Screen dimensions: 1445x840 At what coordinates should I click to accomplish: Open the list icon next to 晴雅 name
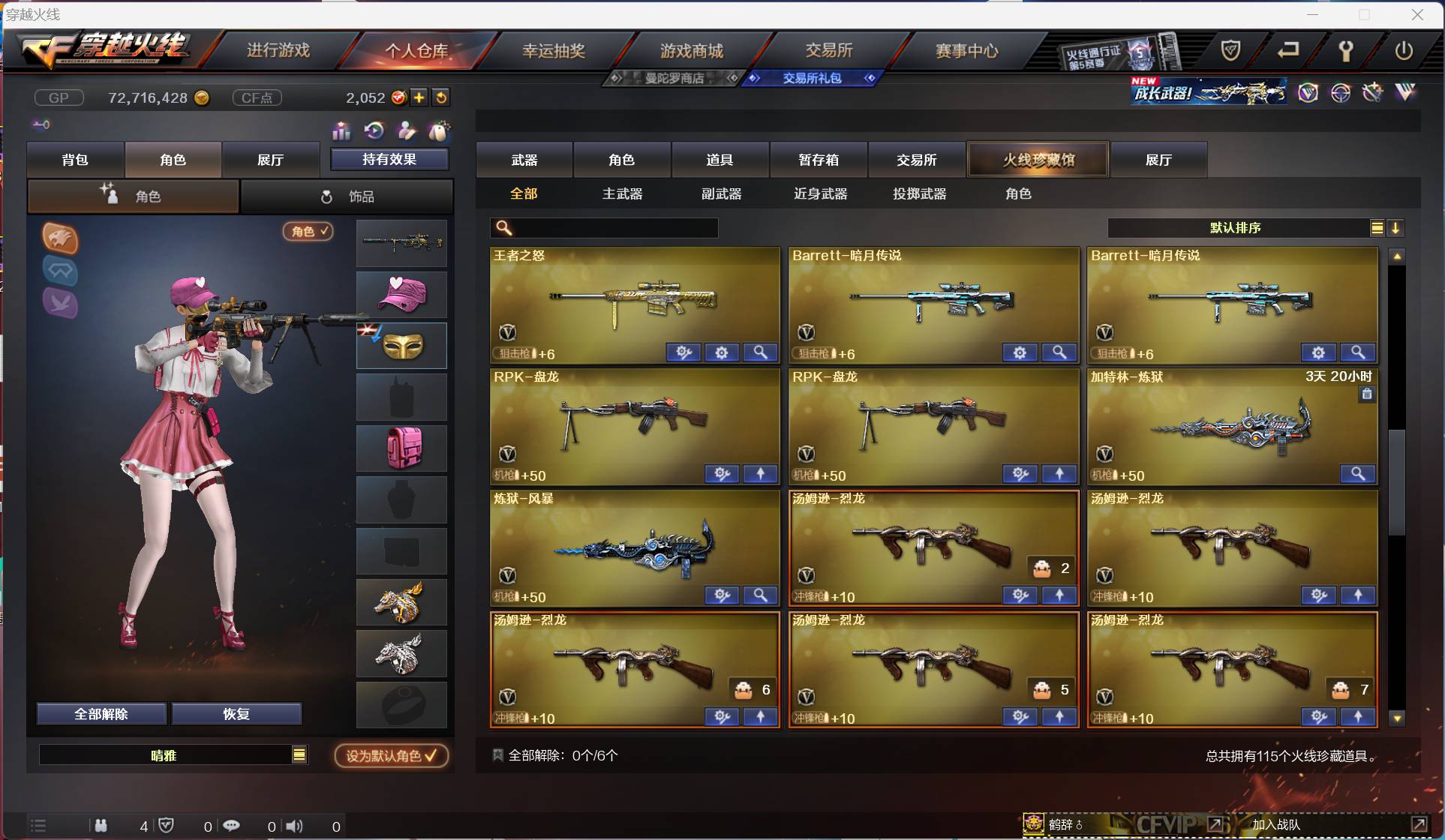pyautogui.click(x=299, y=755)
